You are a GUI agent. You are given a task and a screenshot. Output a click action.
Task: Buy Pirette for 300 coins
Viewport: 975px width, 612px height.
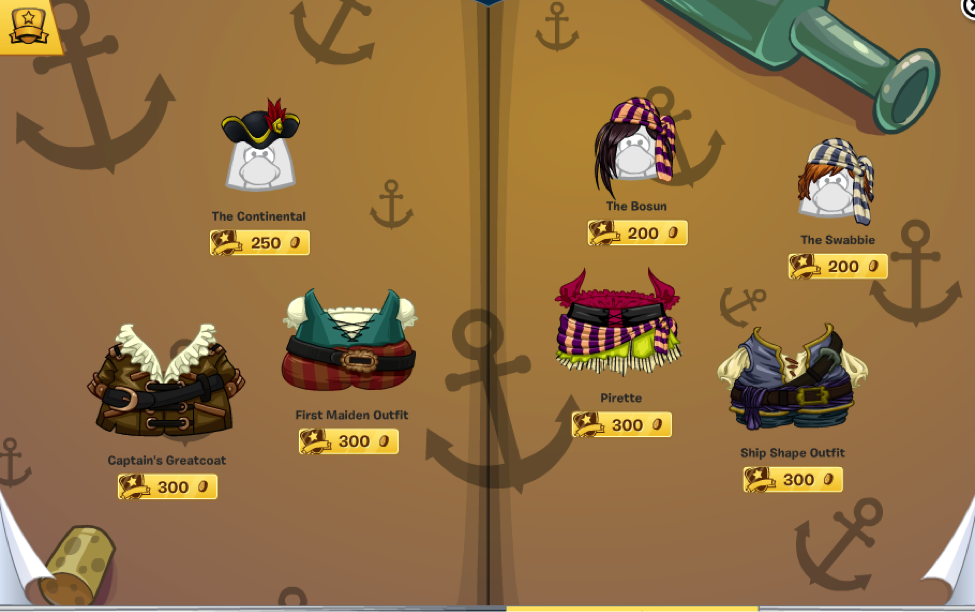[x=622, y=425]
